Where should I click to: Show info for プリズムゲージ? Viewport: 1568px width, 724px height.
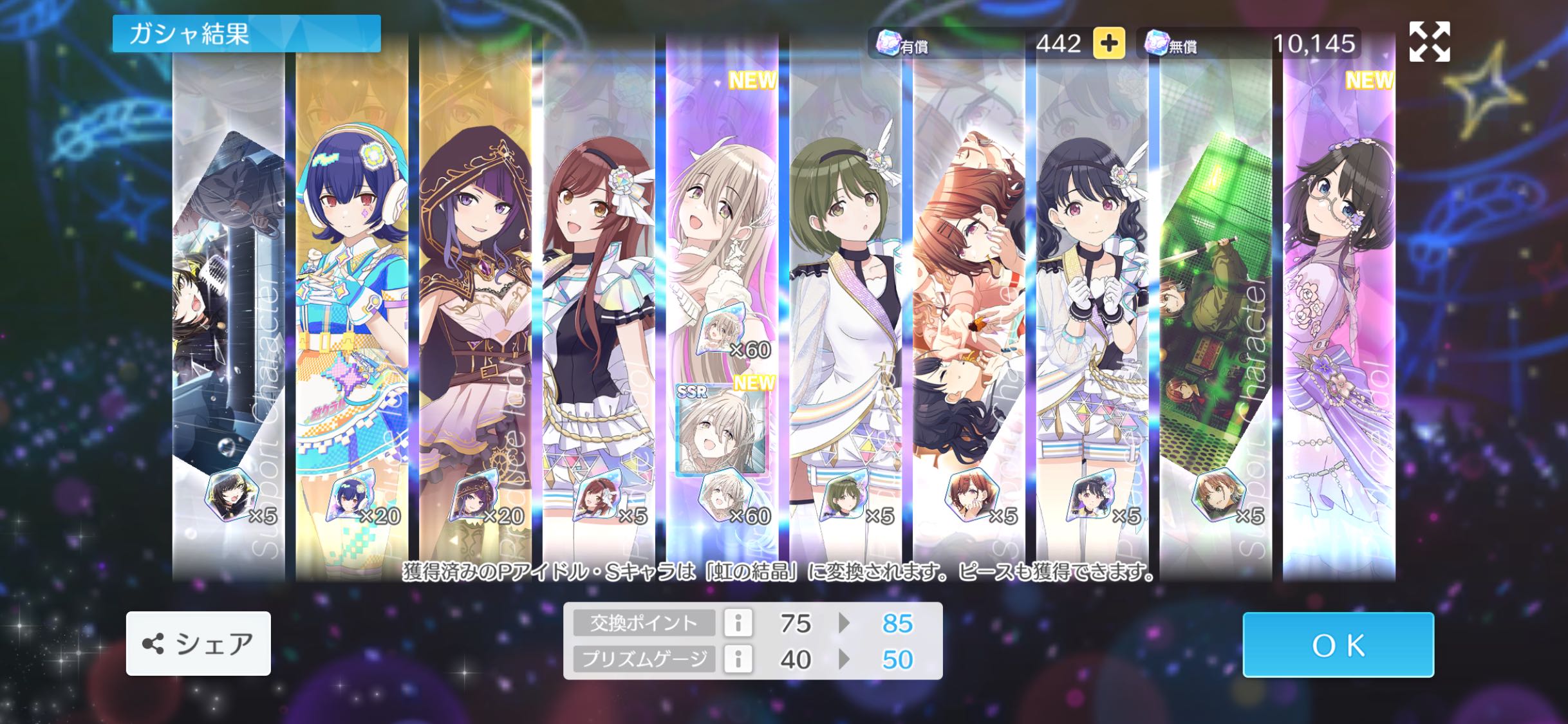tap(738, 659)
